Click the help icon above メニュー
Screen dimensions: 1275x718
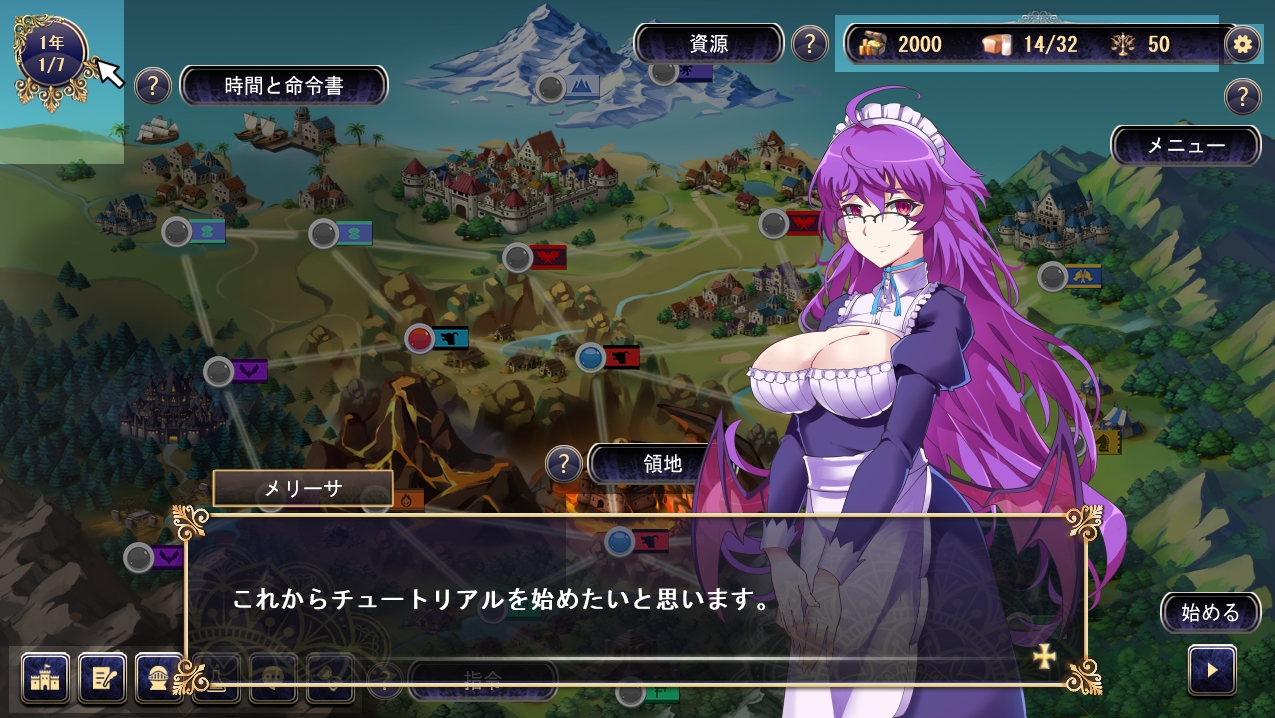click(x=1242, y=97)
